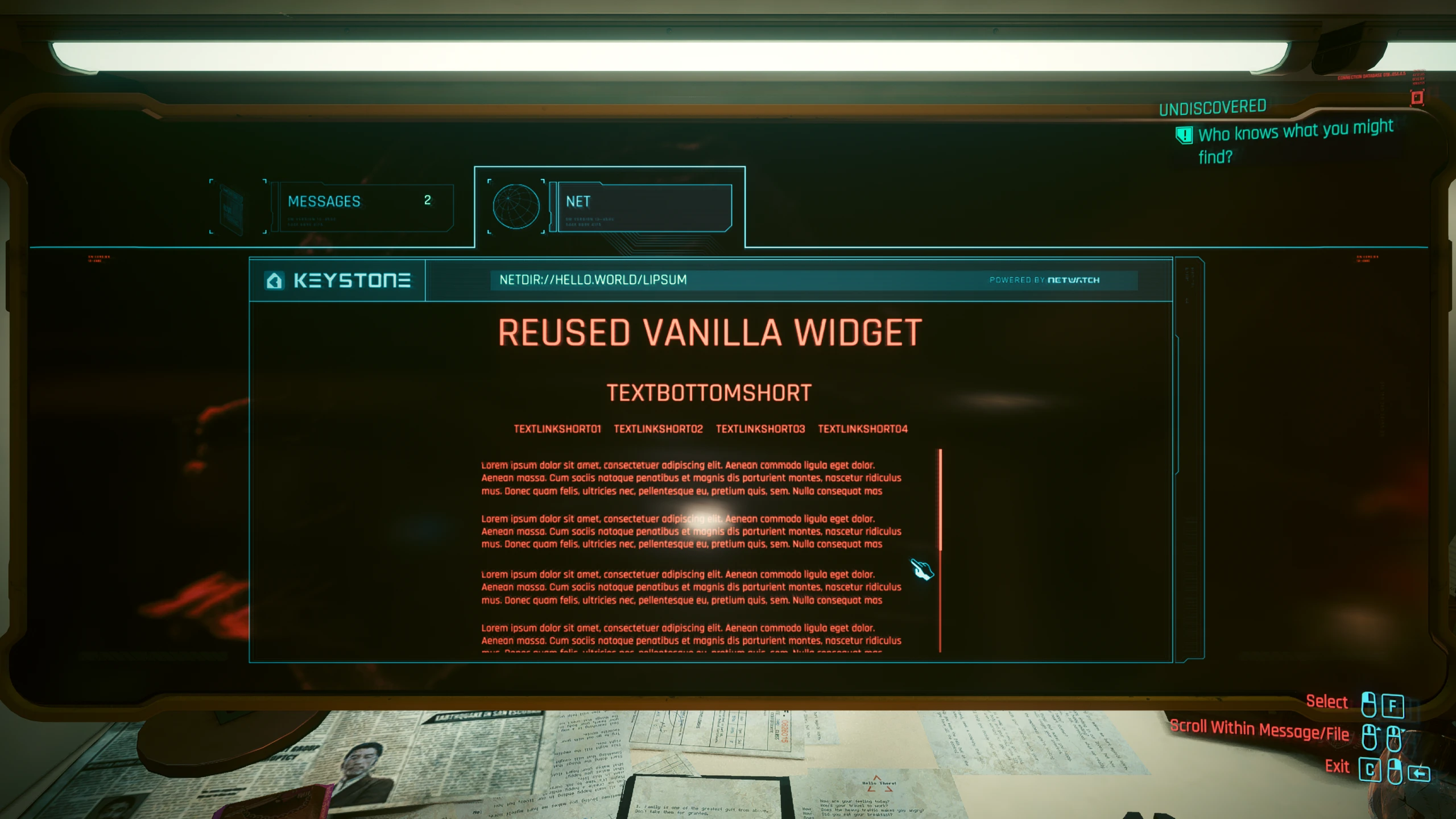Viewport: 1456px width, 819px height.
Task: Open the TEXTLINKSHORT03 link
Action: pos(760,429)
